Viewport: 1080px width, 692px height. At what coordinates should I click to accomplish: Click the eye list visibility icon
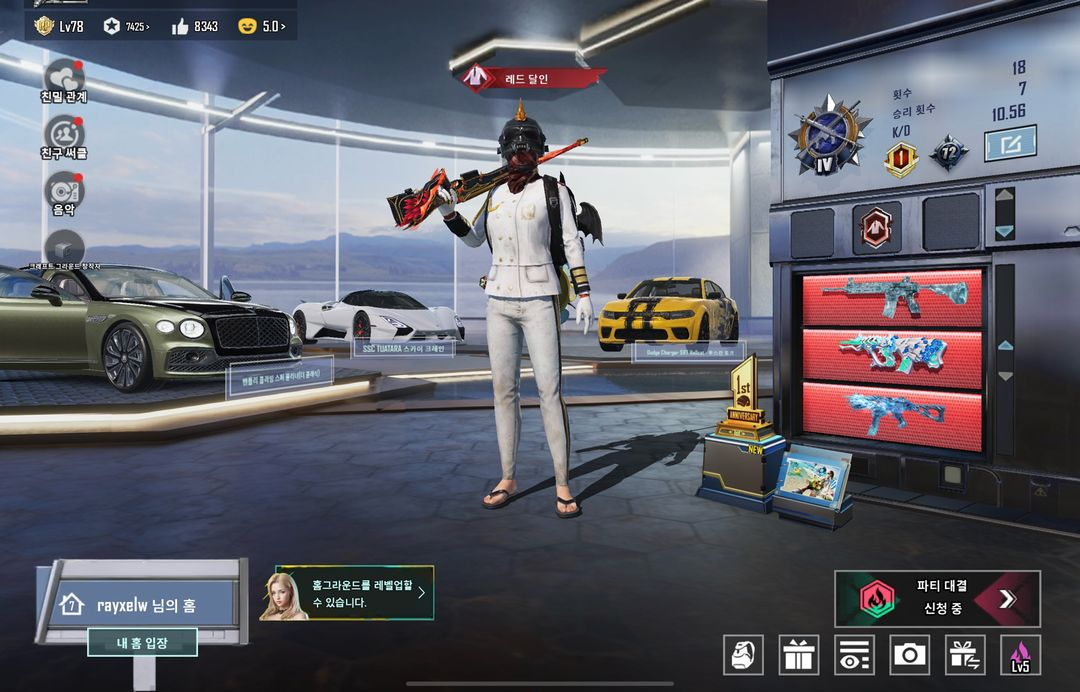click(854, 655)
